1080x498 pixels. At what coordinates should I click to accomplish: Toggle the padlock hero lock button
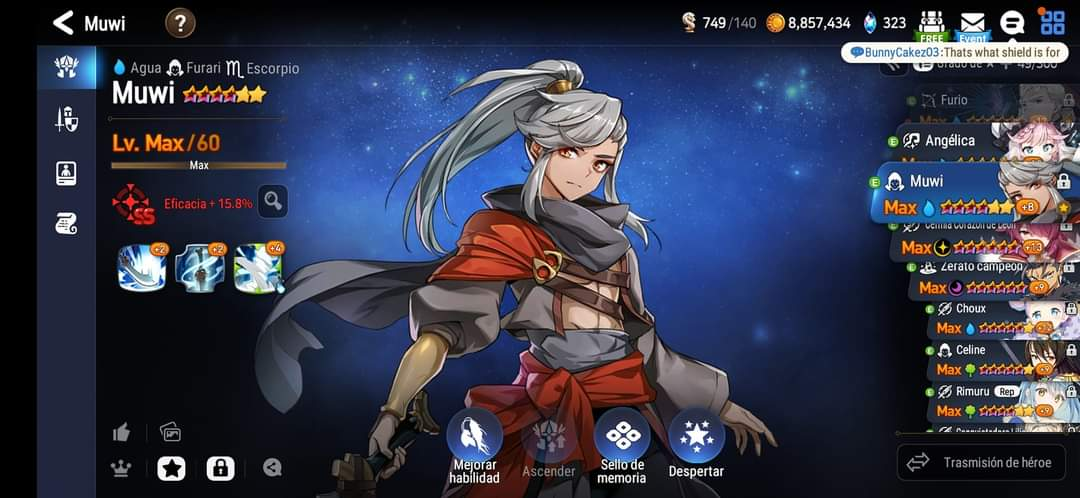pos(220,468)
